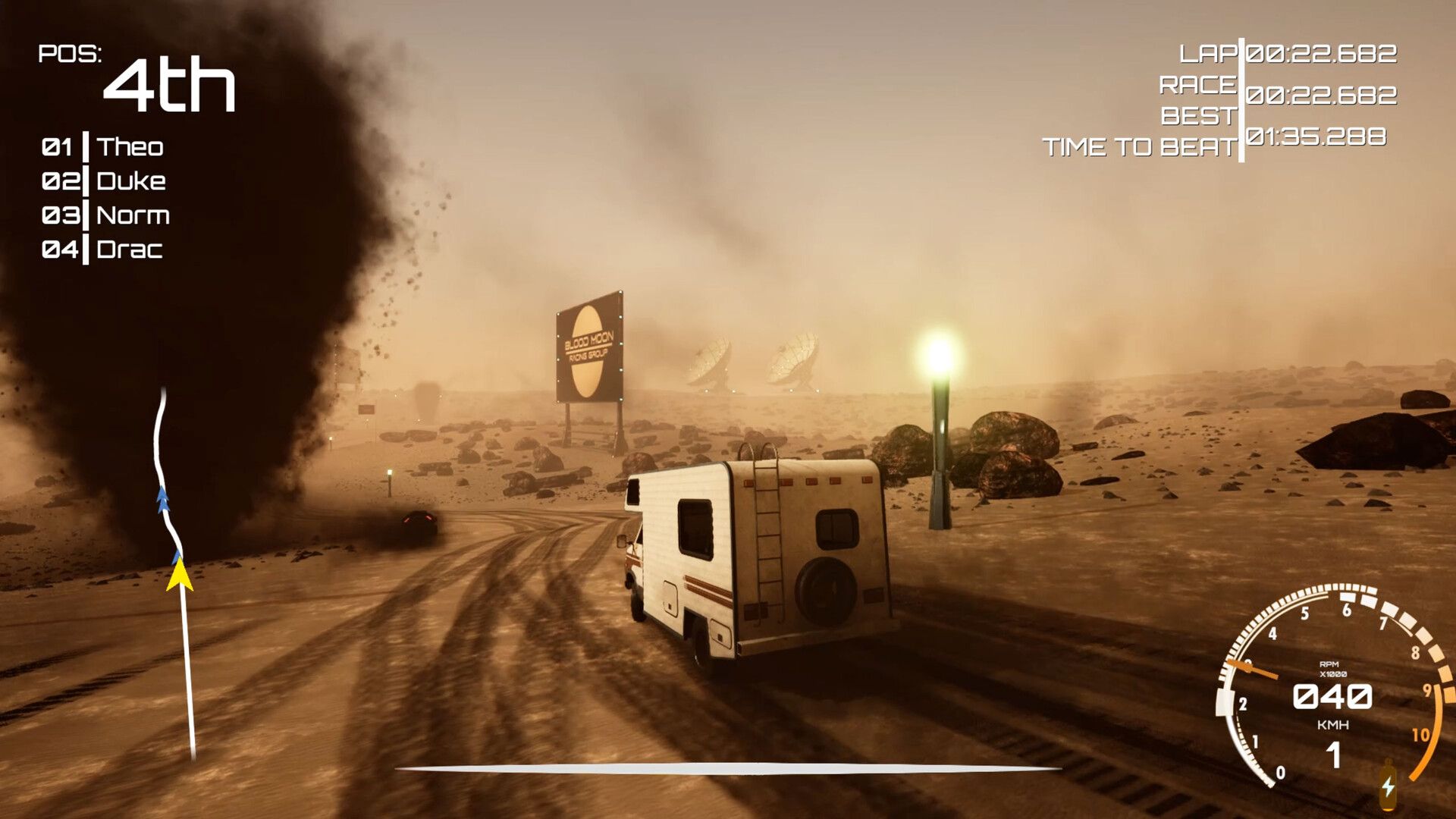1456x819 pixels.
Task: Click the driver name Theo
Action: click(x=133, y=147)
